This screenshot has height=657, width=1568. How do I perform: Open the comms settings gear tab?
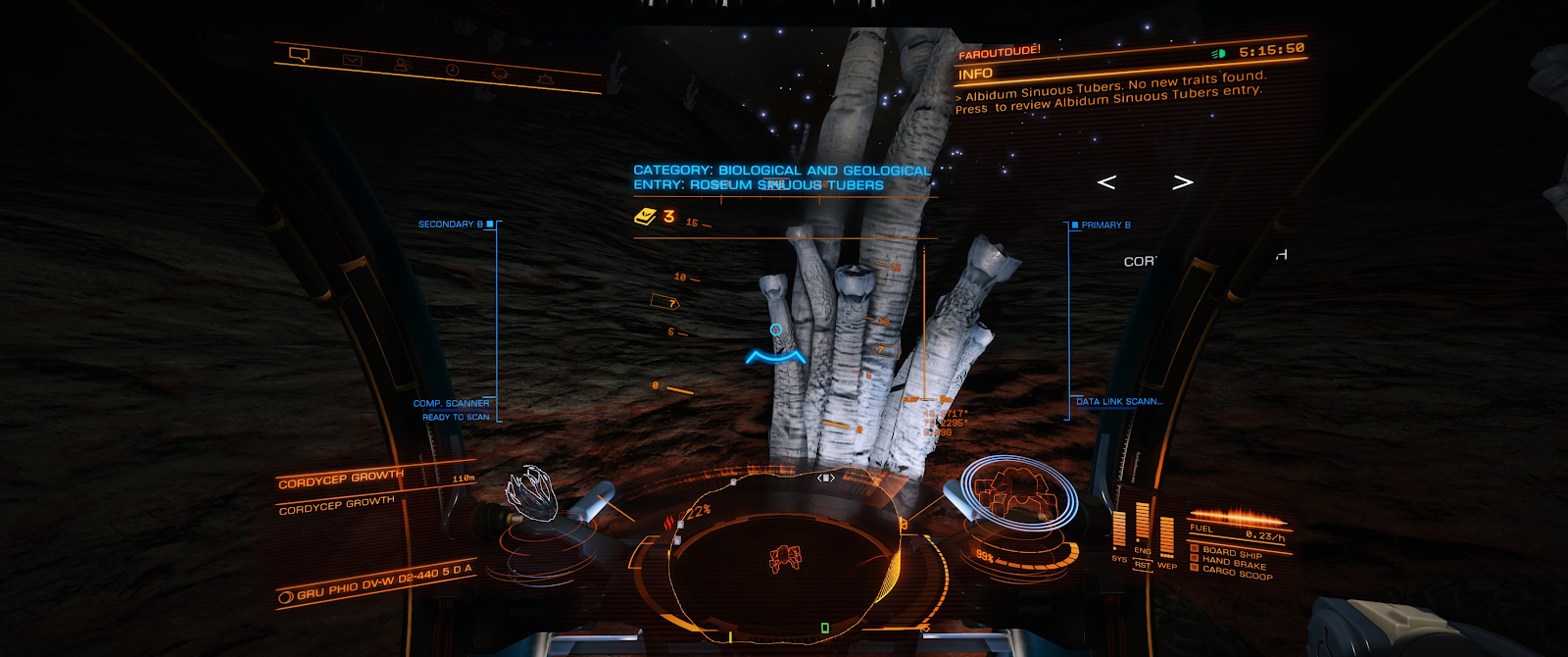tap(545, 77)
